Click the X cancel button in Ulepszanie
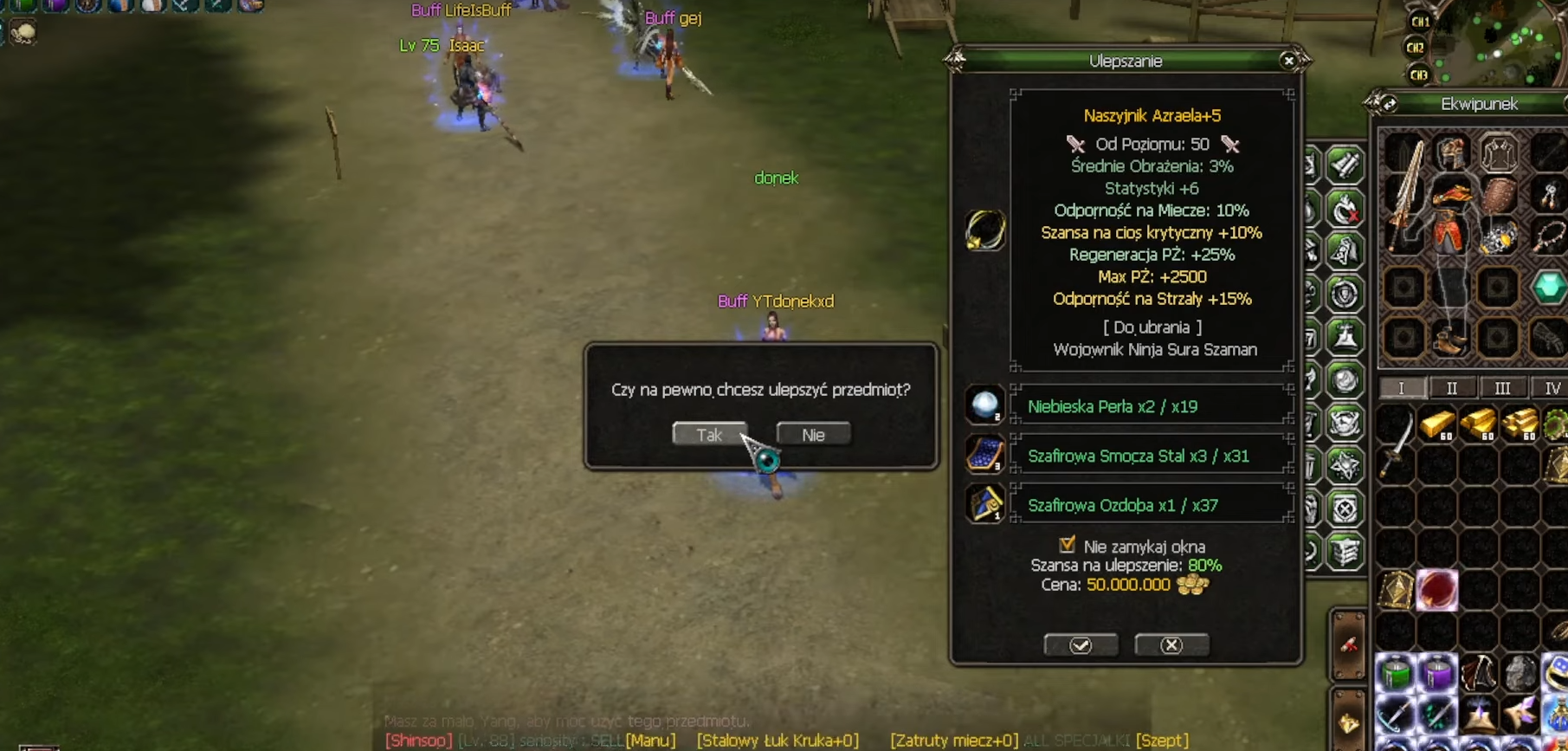This screenshot has width=1568, height=751. (1171, 645)
